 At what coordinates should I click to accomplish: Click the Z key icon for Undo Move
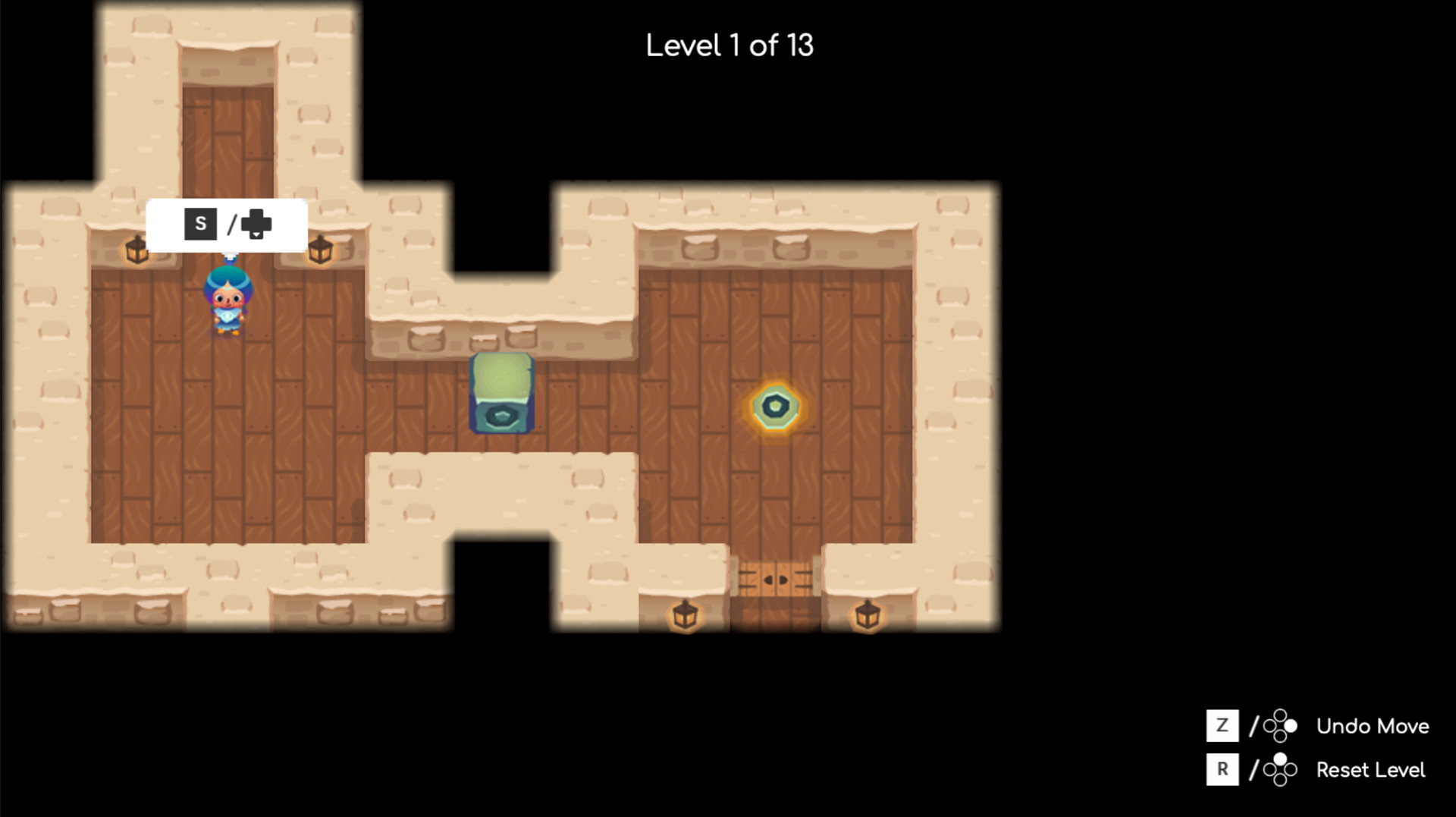pyautogui.click(x=1223, y=726)
